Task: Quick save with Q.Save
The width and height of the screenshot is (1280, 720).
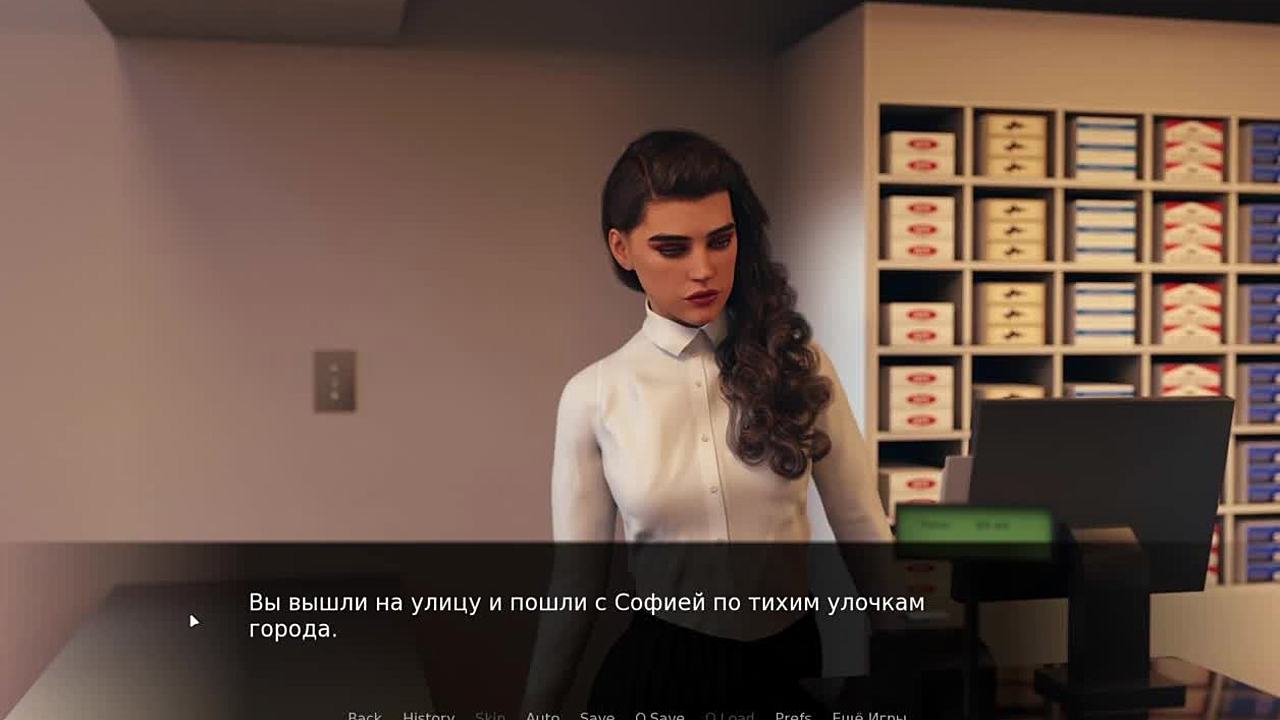Action: (x=660, y=715)
